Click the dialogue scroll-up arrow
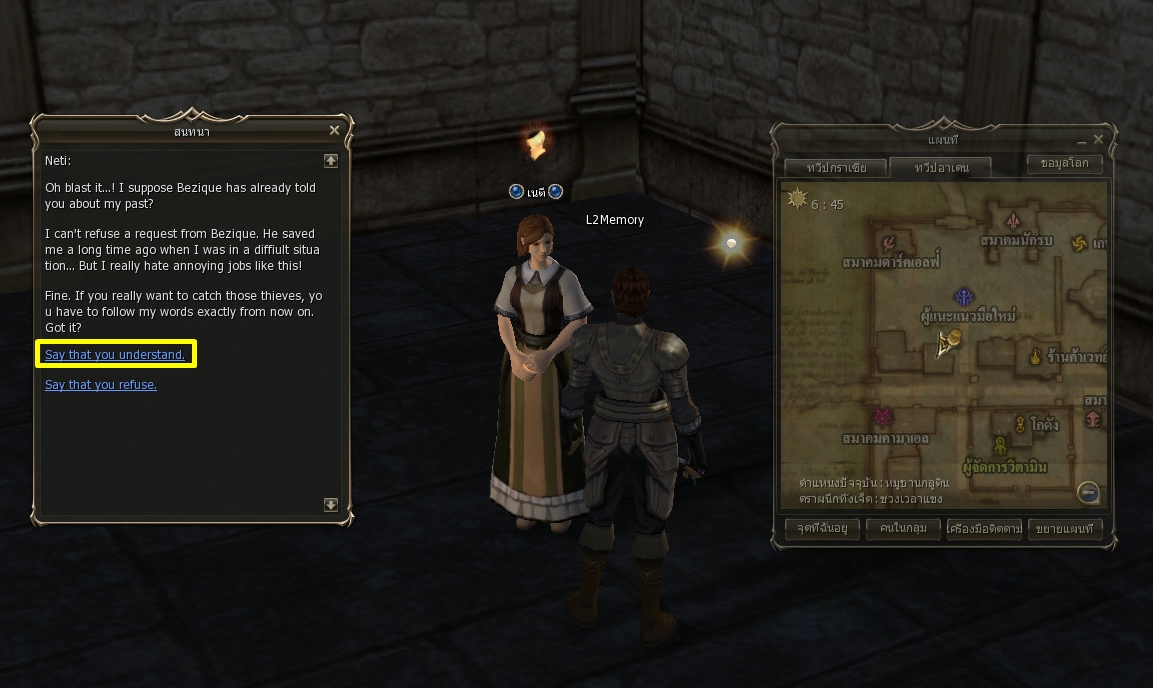Screen dimensions: 1153x688 coord(331,160)
